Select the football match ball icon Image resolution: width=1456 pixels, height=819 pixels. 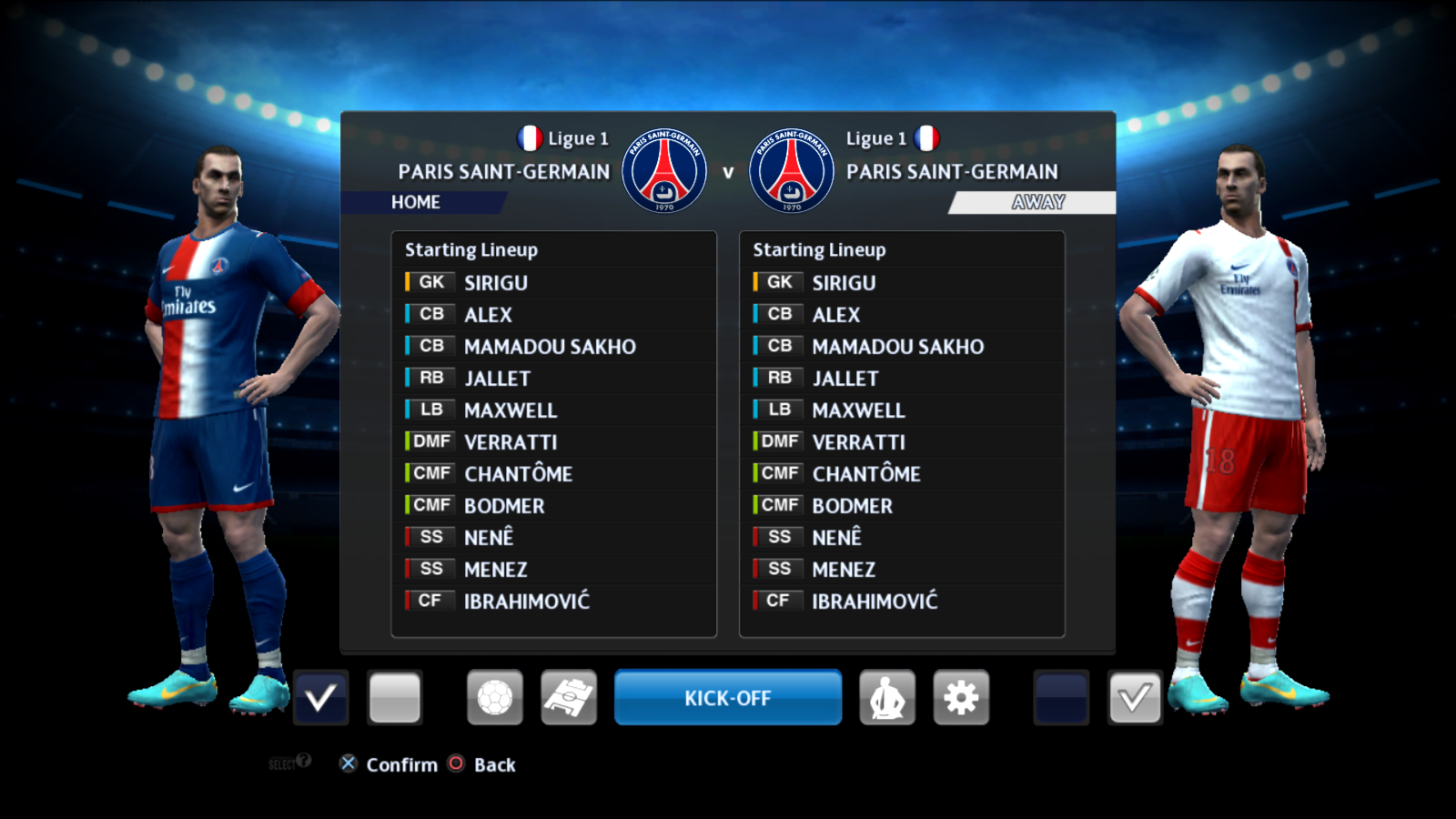point(495,698)
